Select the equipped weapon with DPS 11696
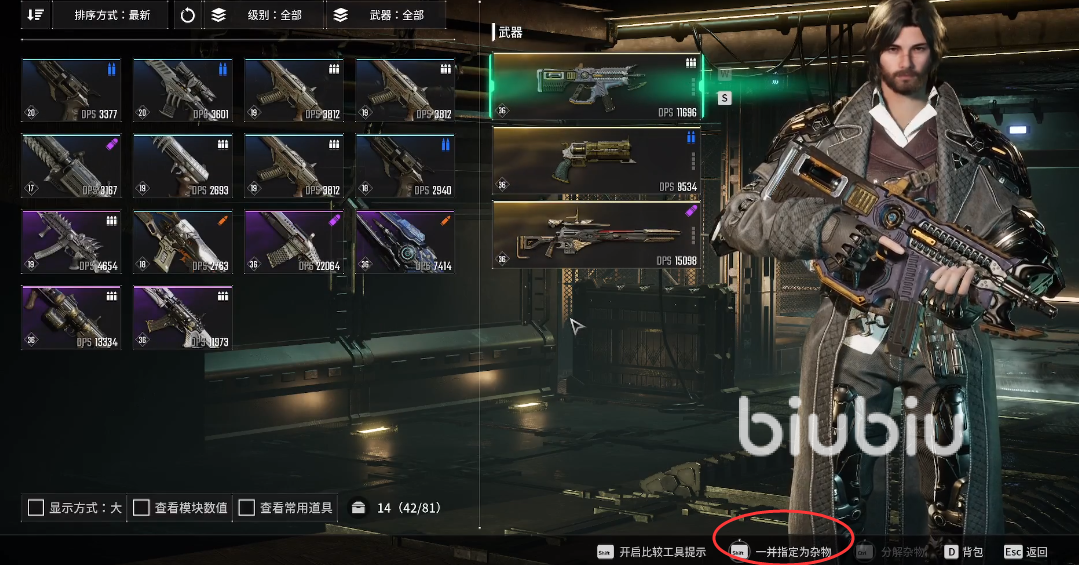Image resolution: width=1079 pixels, height=565 pixels. click(597, 87)
